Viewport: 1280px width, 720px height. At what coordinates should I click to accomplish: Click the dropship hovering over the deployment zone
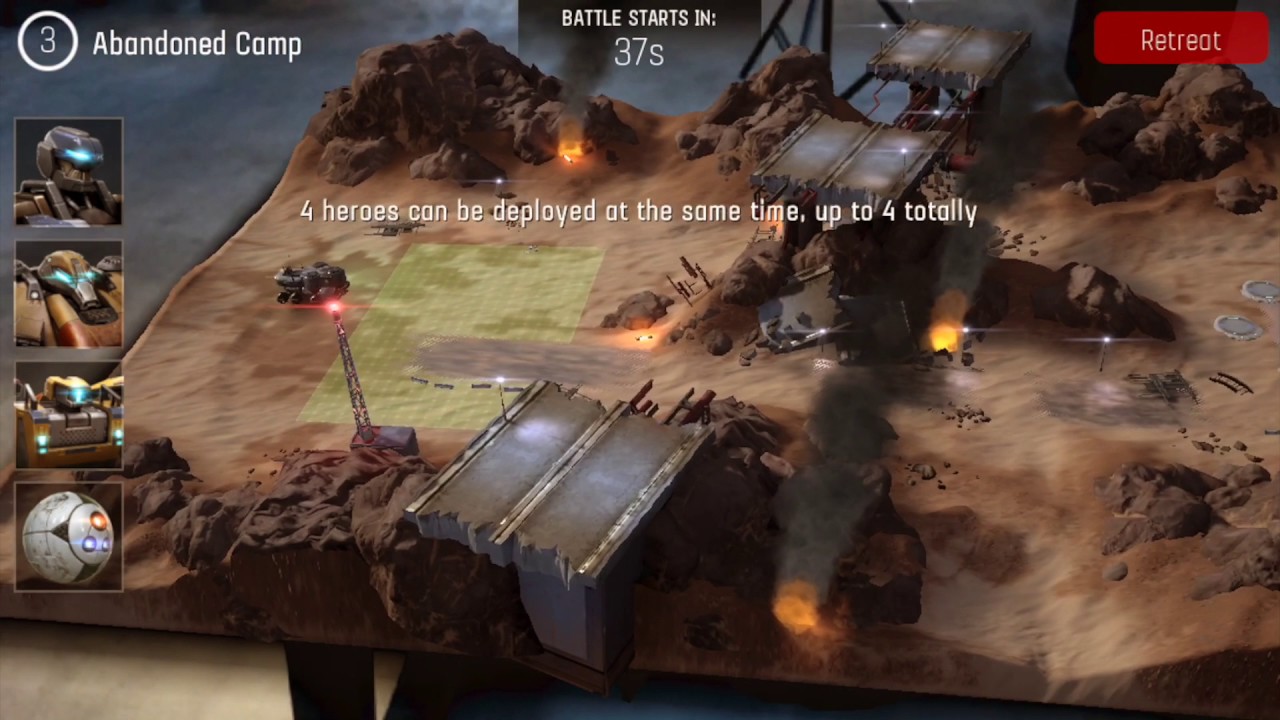tap(312, 283)
